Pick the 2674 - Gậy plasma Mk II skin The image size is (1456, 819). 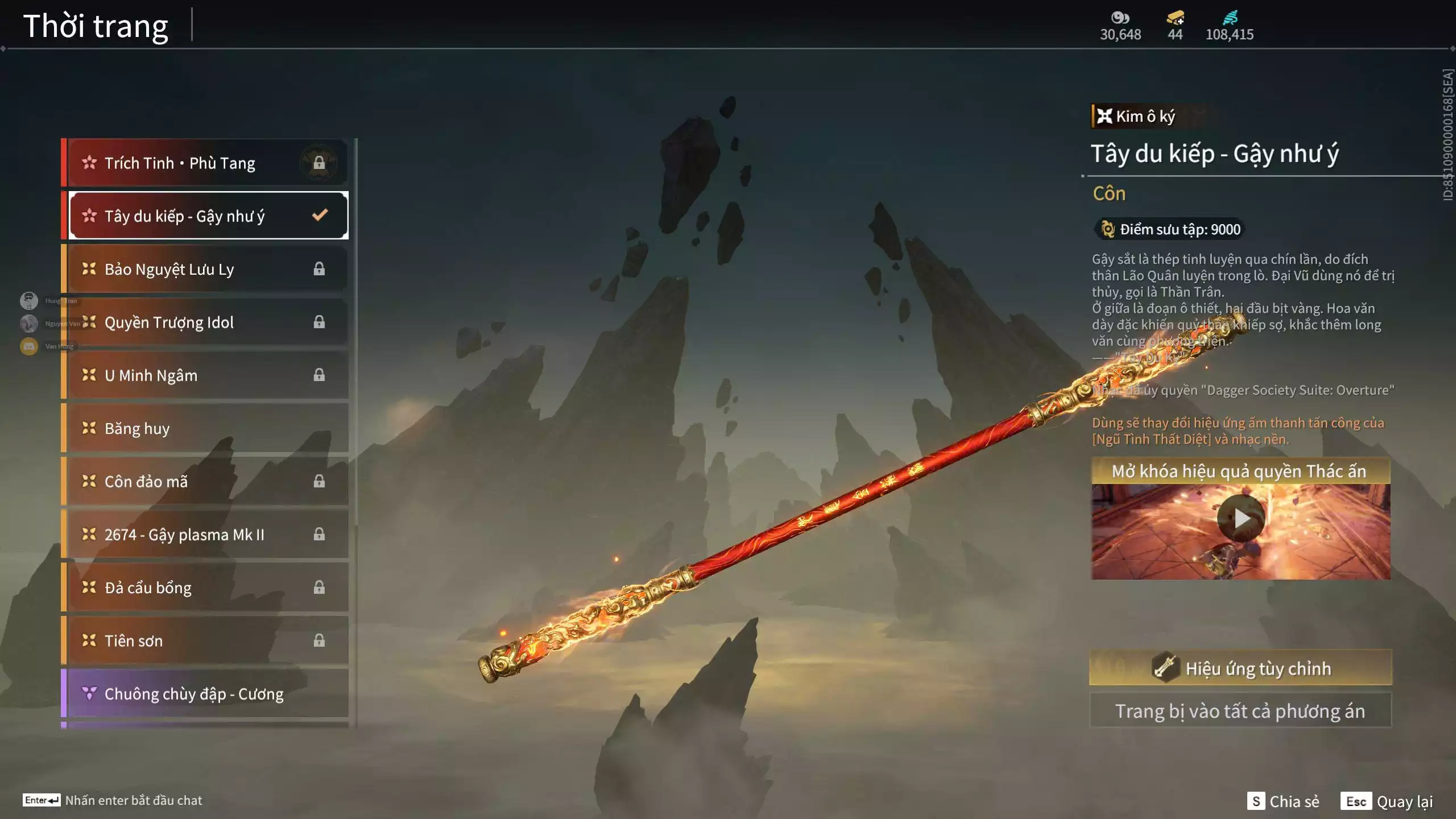click(205, 535)
